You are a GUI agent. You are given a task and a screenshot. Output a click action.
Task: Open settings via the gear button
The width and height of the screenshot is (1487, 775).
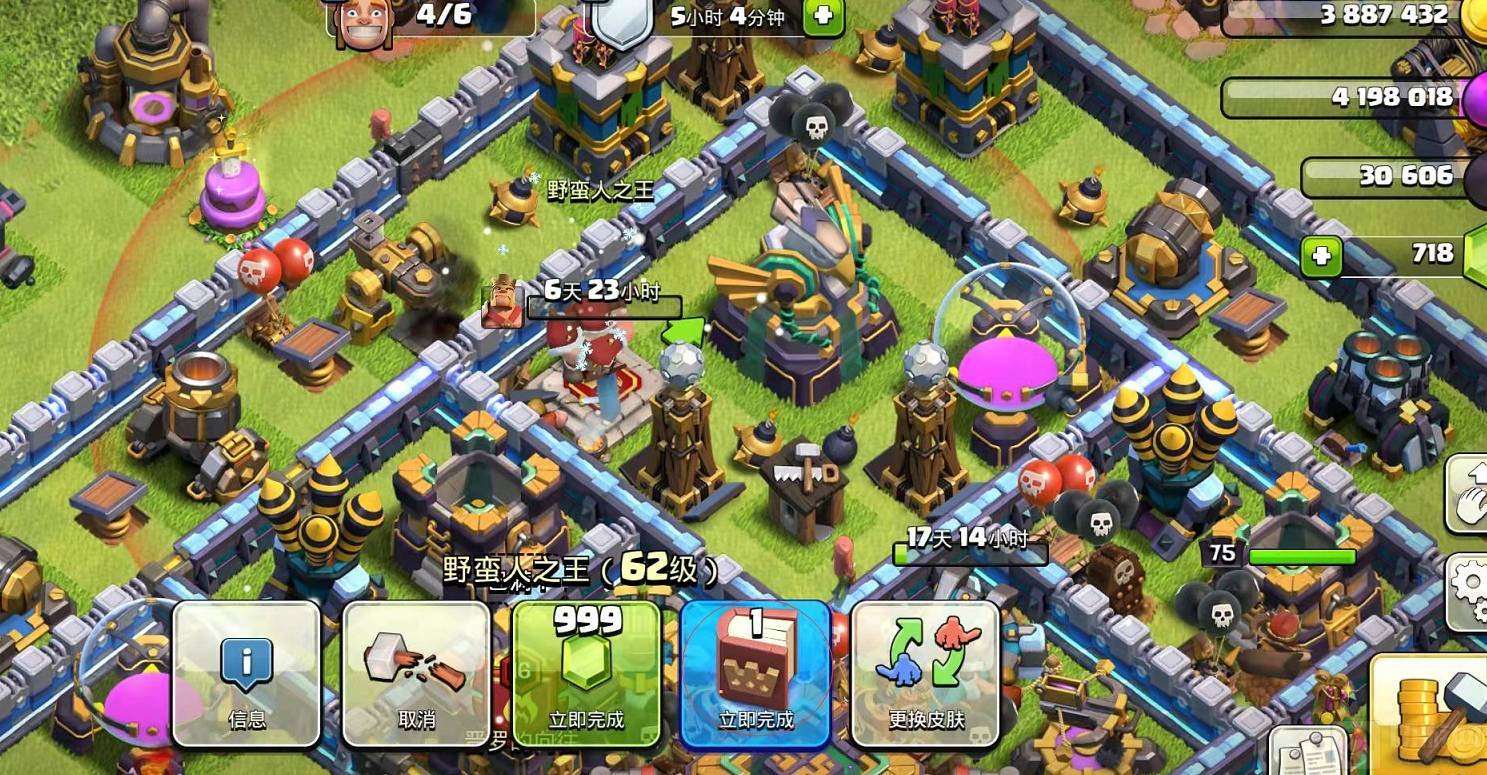pos(1468,590)
